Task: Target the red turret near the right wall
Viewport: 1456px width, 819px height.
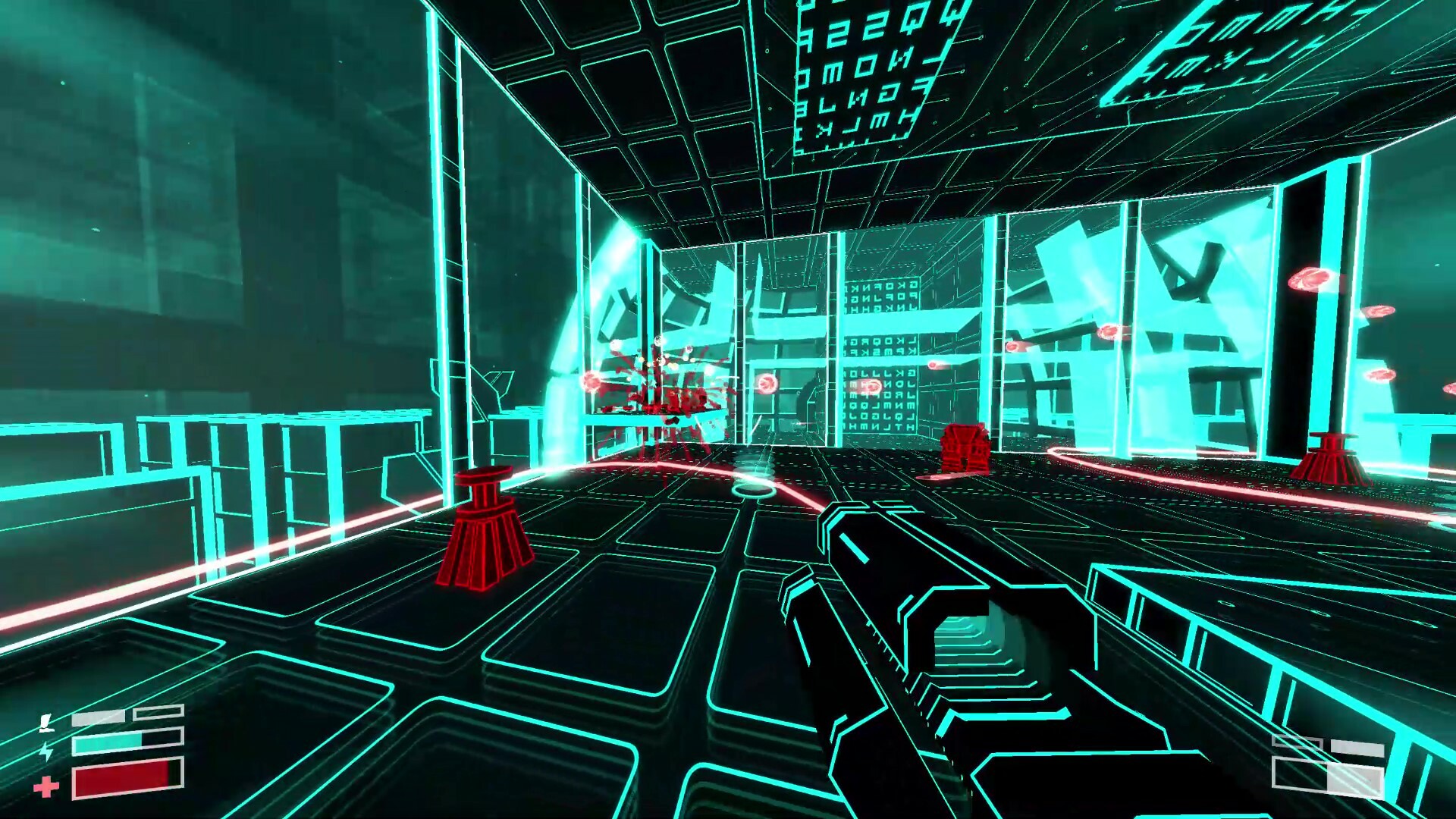Action: click(x=1335, y=463)
